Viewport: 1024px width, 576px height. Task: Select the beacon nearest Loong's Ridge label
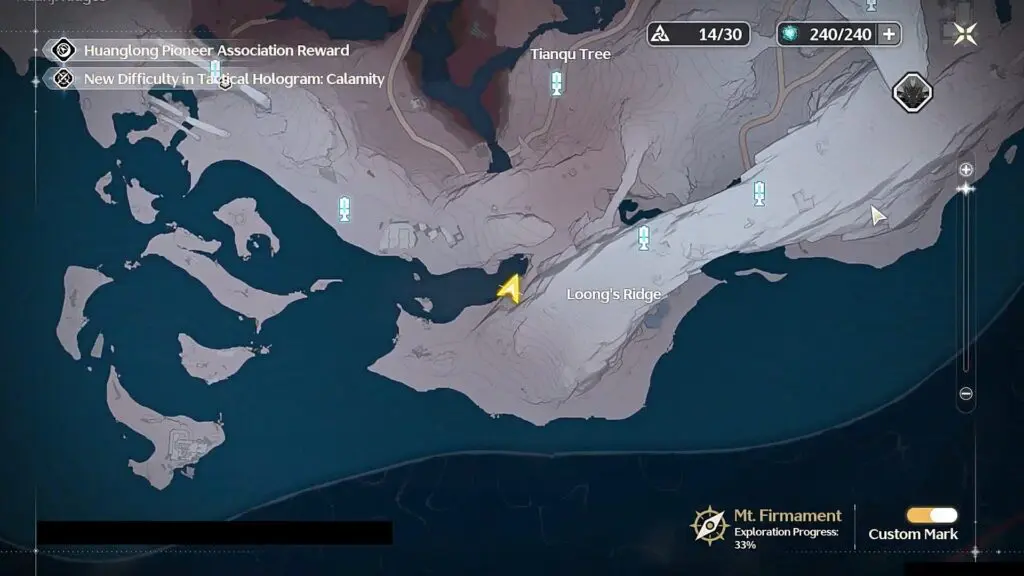click(644, 238)
